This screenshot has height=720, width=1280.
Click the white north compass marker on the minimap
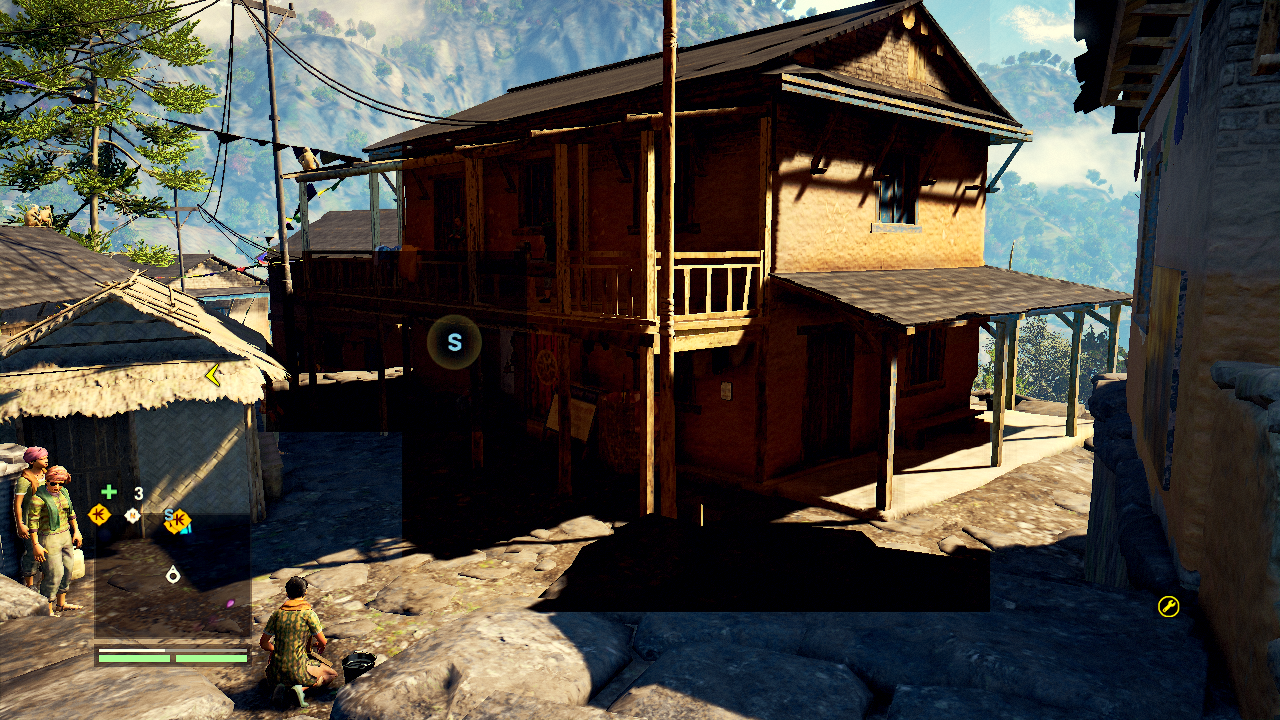click(x=132, y=515)
